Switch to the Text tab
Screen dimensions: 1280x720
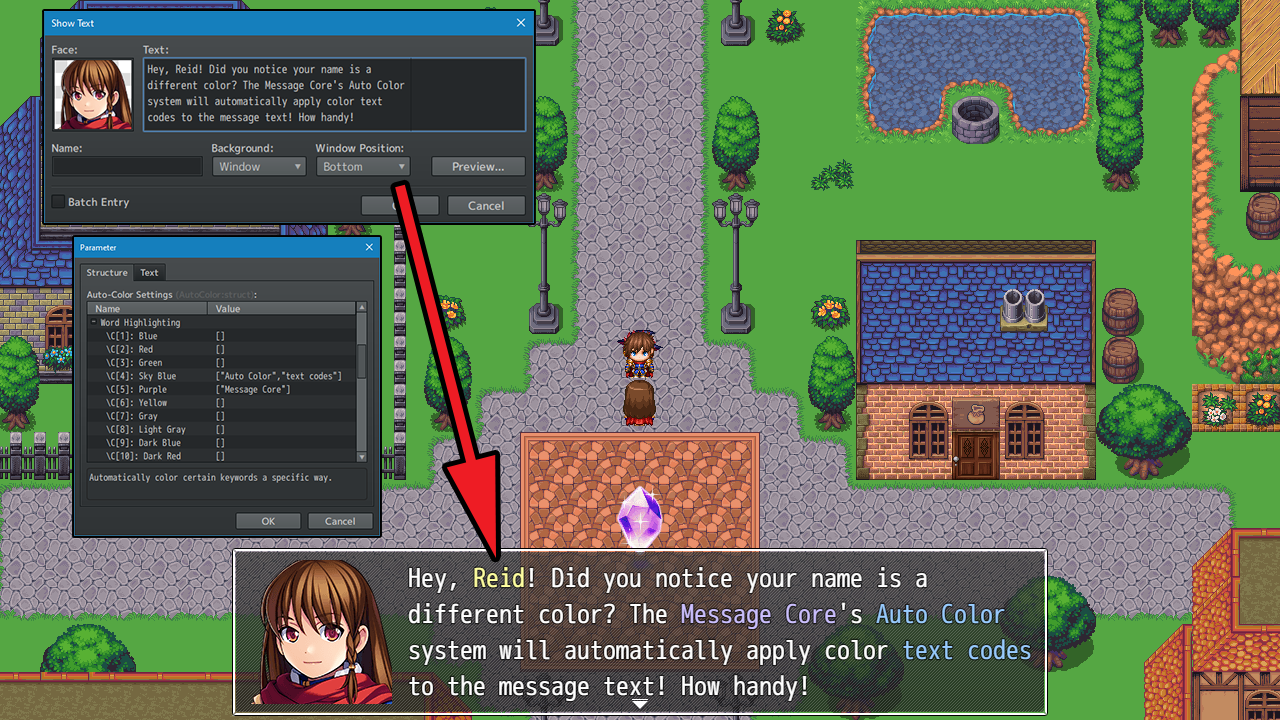pos(149,273)
